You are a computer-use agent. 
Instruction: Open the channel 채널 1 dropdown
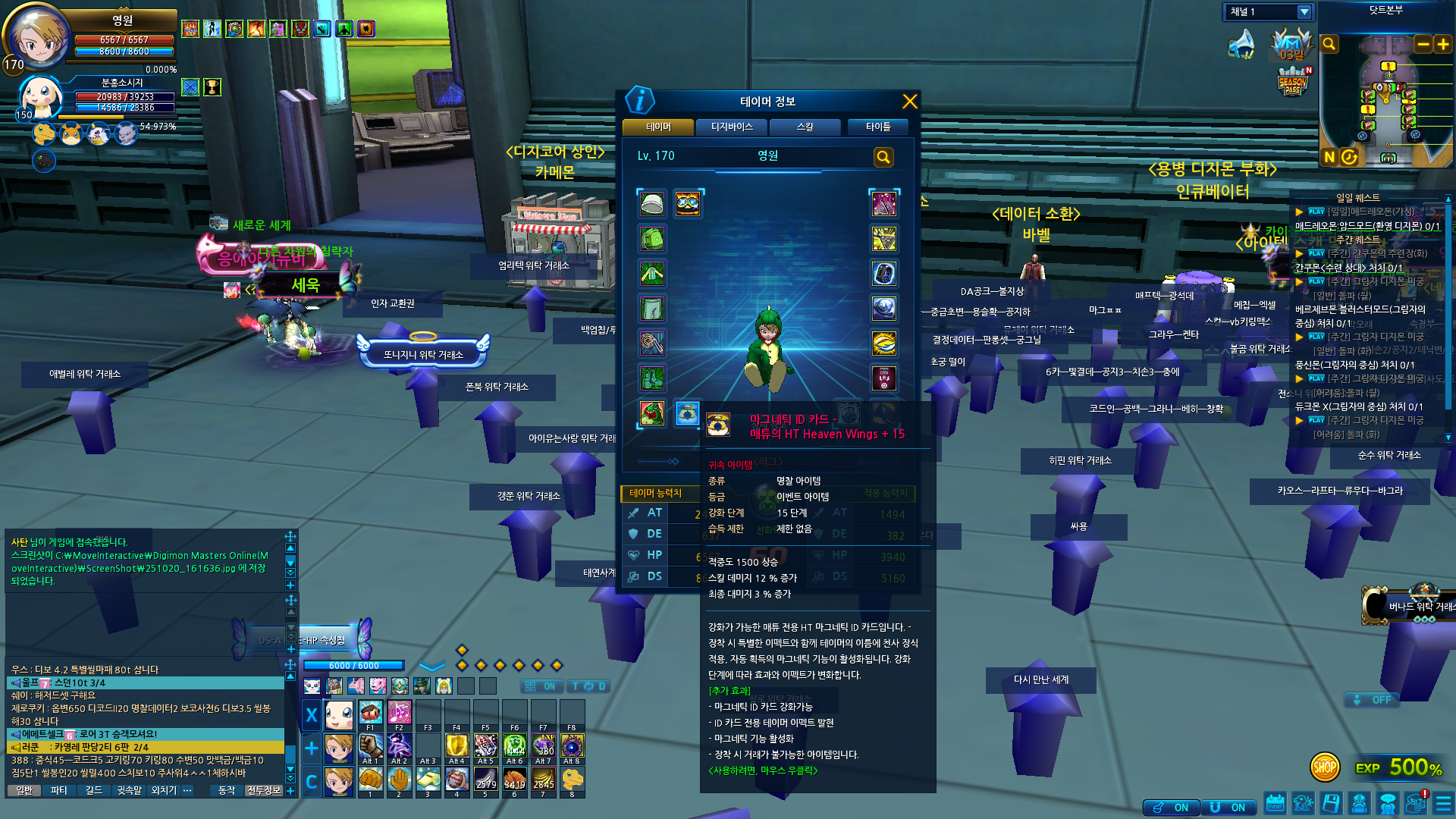(x=1304, y=12)
